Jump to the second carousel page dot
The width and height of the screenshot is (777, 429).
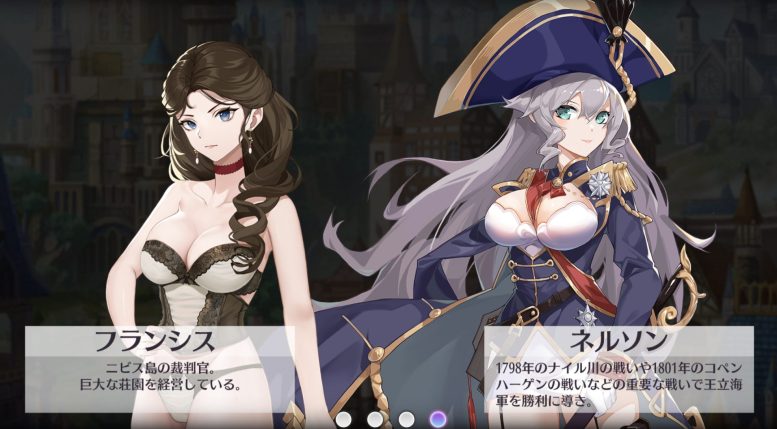pyautogui.click(x=375, y=418)
